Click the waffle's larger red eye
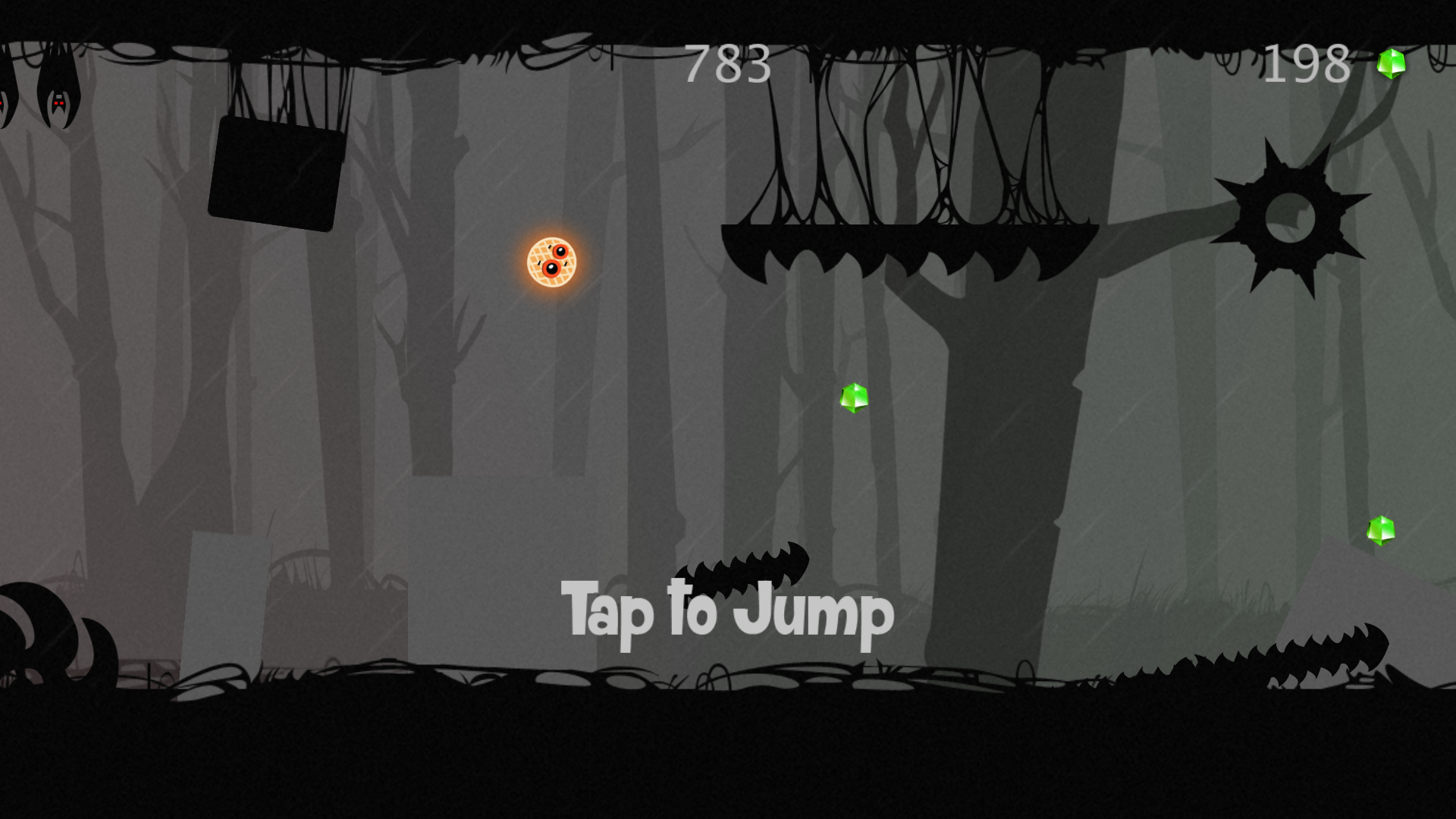The height and width of the screenshot is (819, 1456). [551, 268]
